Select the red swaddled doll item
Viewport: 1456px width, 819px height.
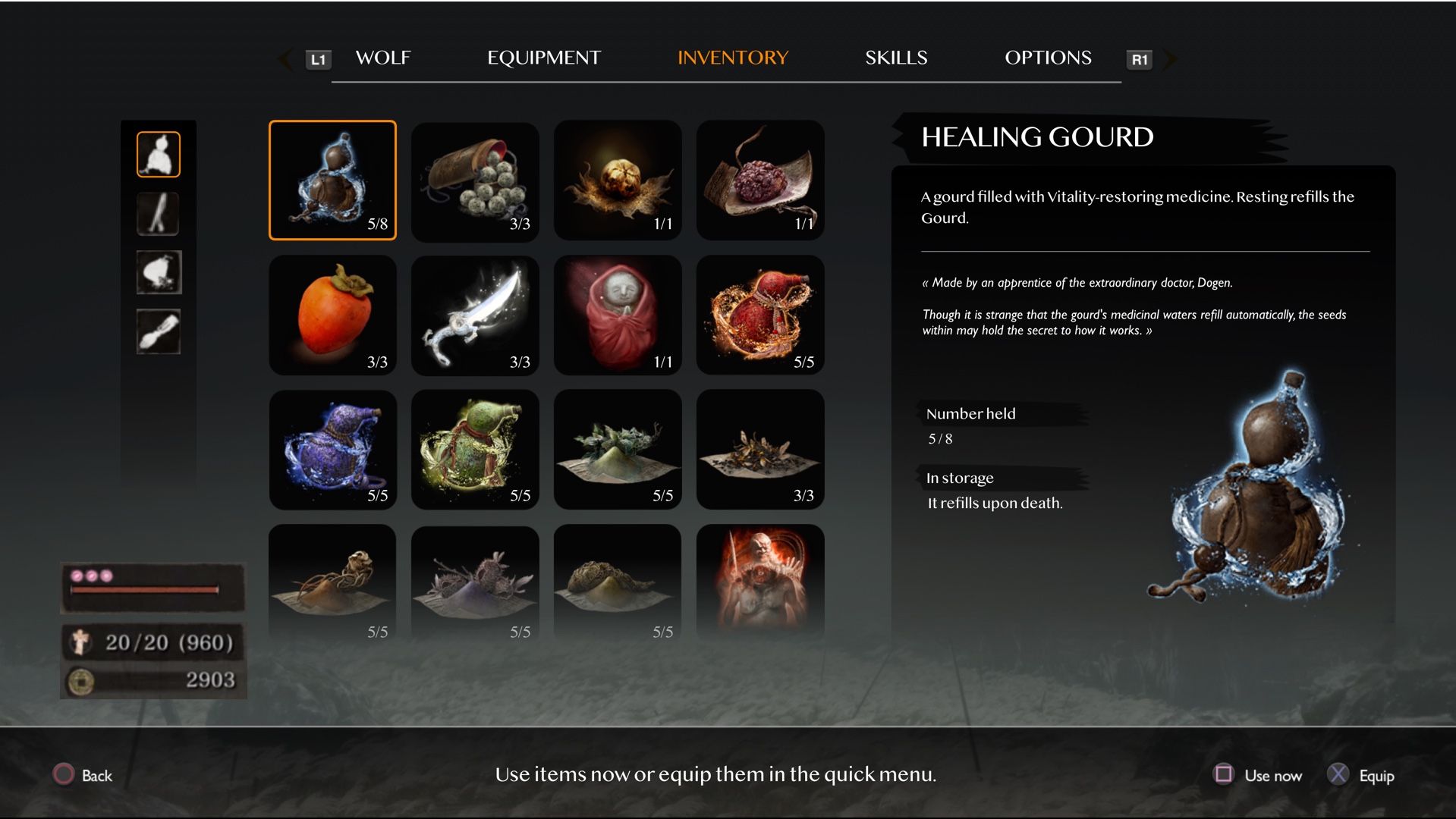[618, 315]
